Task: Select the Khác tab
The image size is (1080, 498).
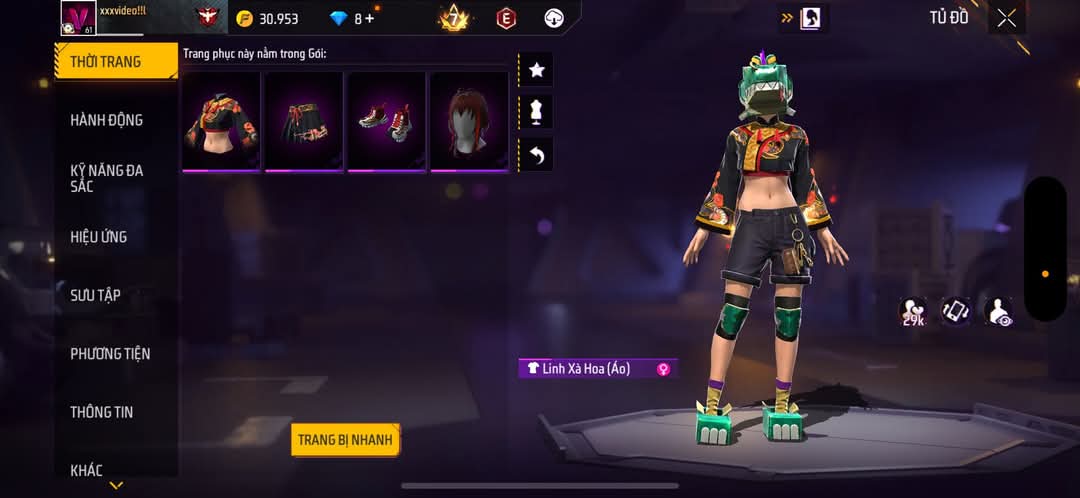Action: click(86, 470)
